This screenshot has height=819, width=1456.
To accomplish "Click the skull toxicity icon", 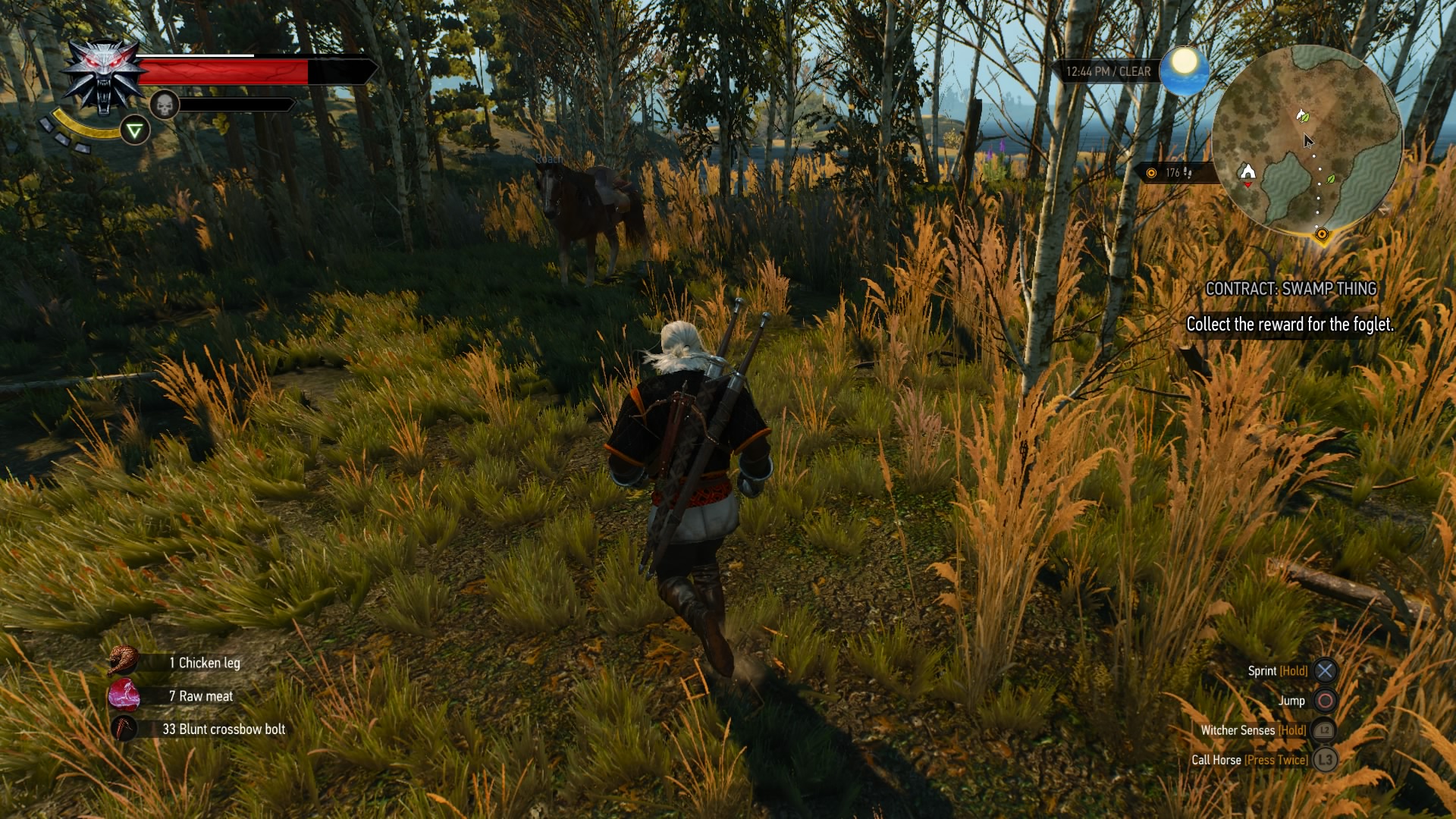I will pos(164,105).
